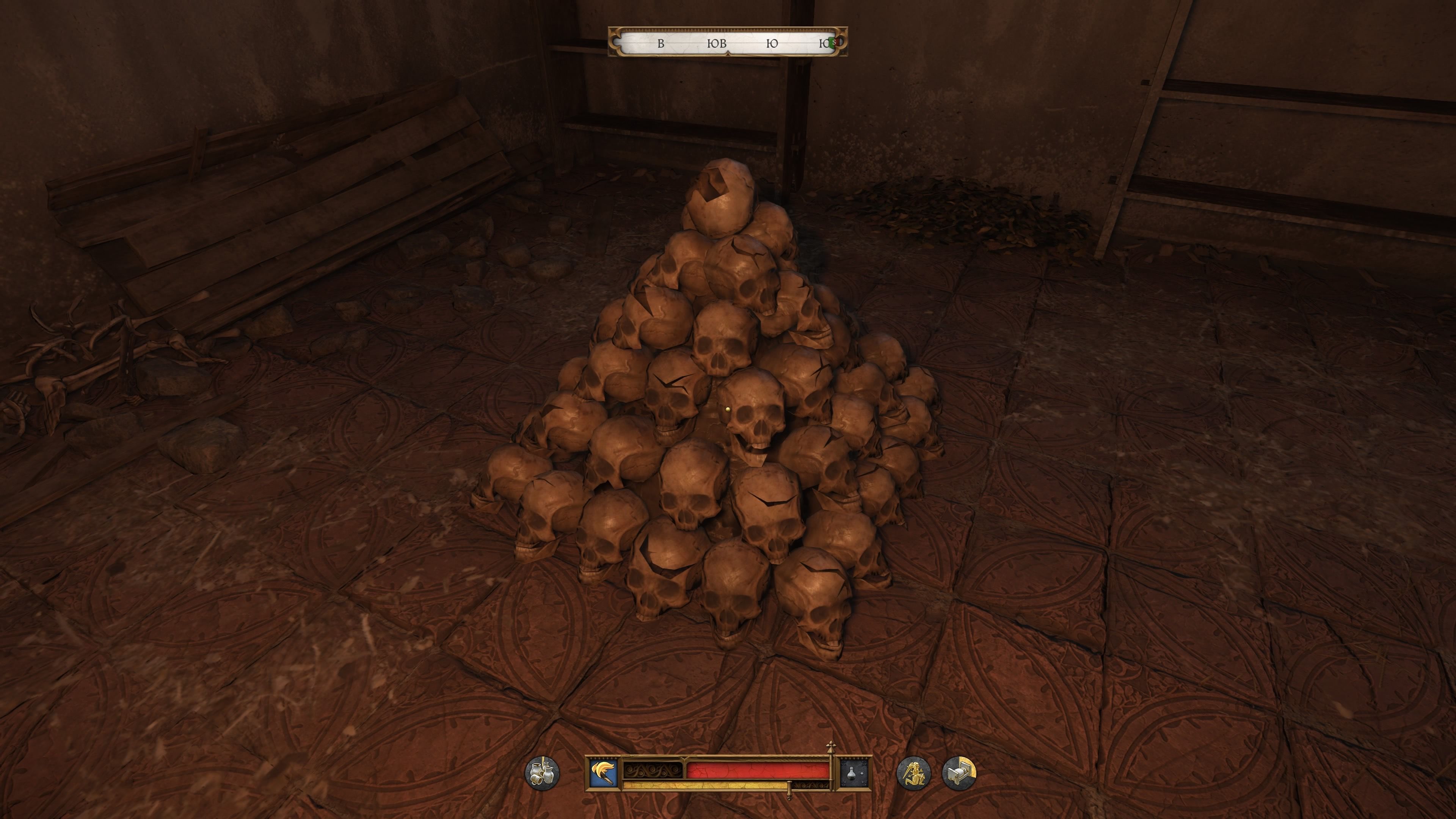
Task: Click the jugs and pitchers status icon
Action: point(542,773)
